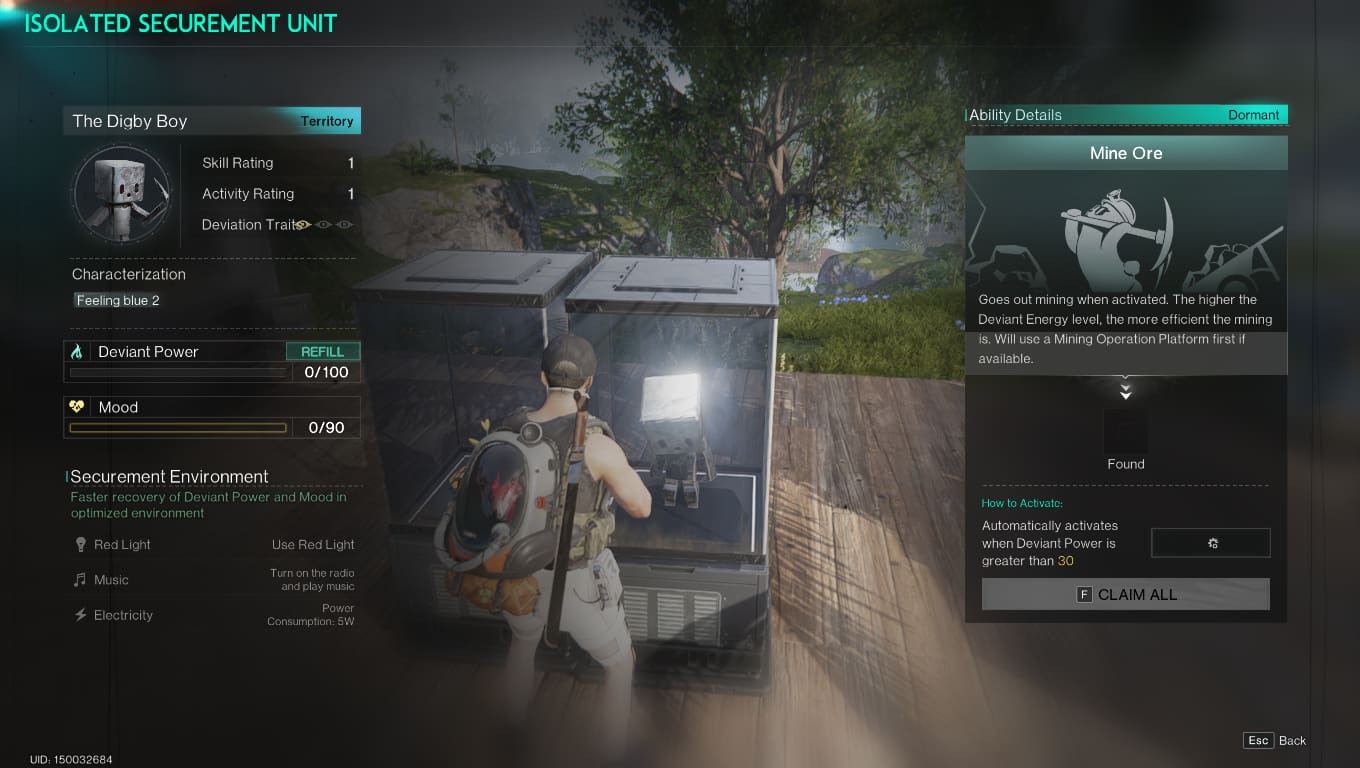Open the activation threshold gear setting
The image size is (1360, 768).
tap(1211, 543)
